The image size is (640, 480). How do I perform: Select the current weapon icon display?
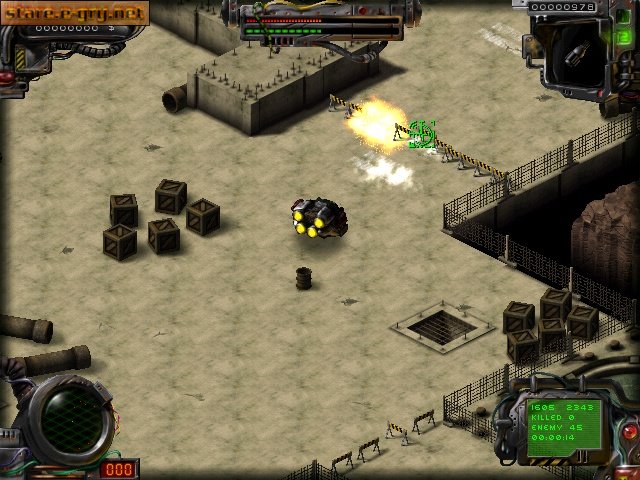(574, 53)
